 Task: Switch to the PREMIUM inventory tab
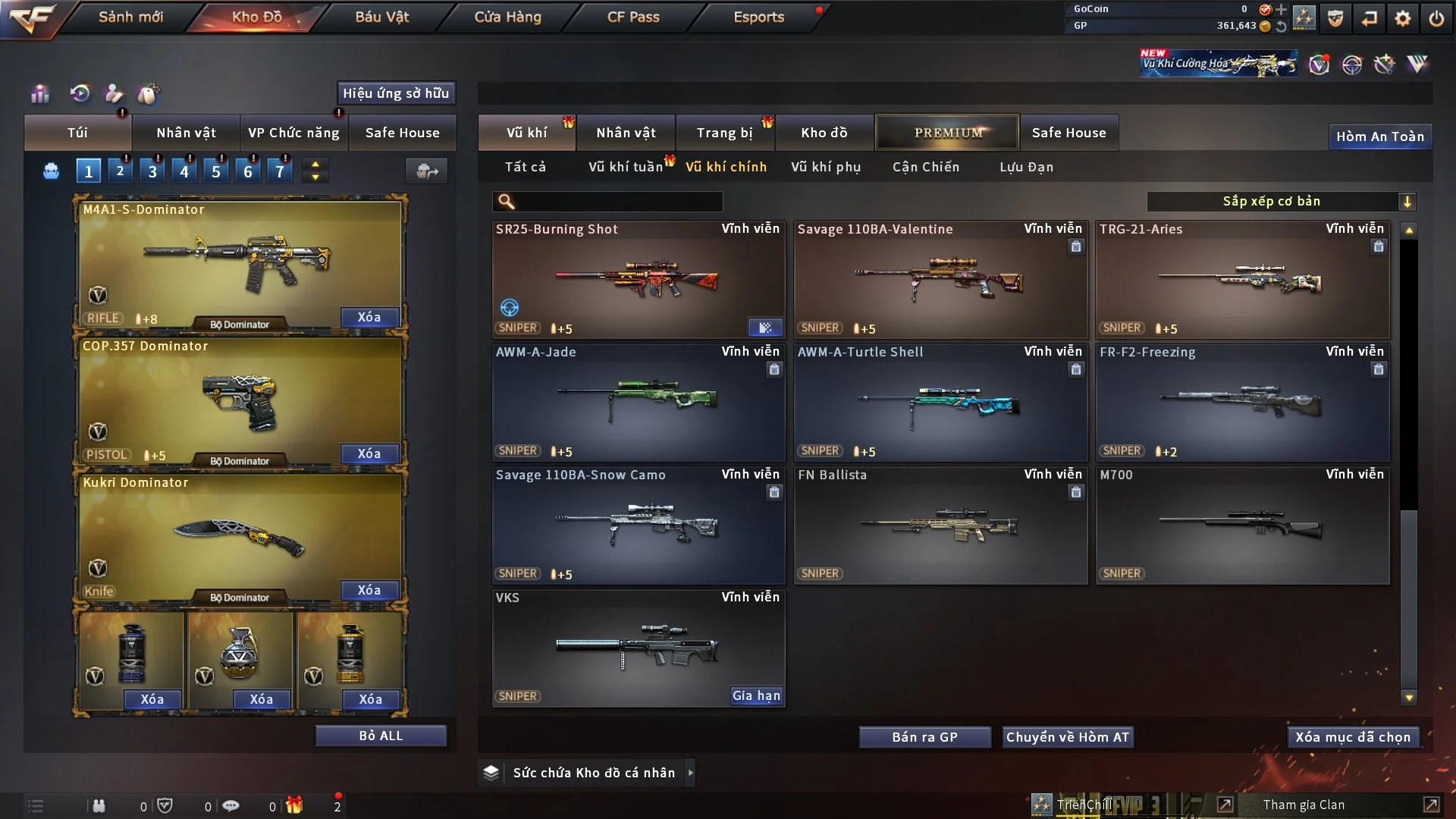947,133
